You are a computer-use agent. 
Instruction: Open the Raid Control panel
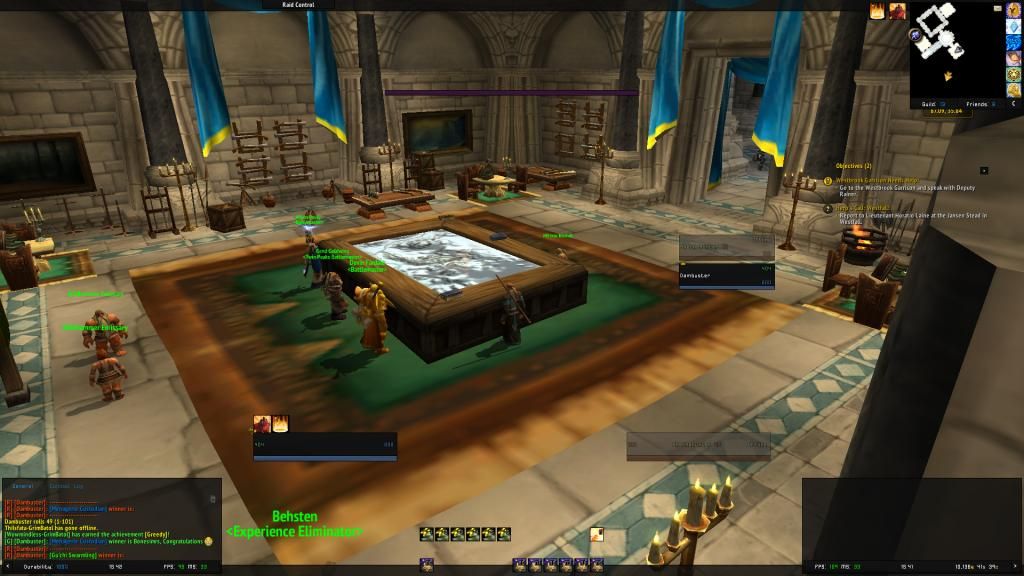pos(300,5)
